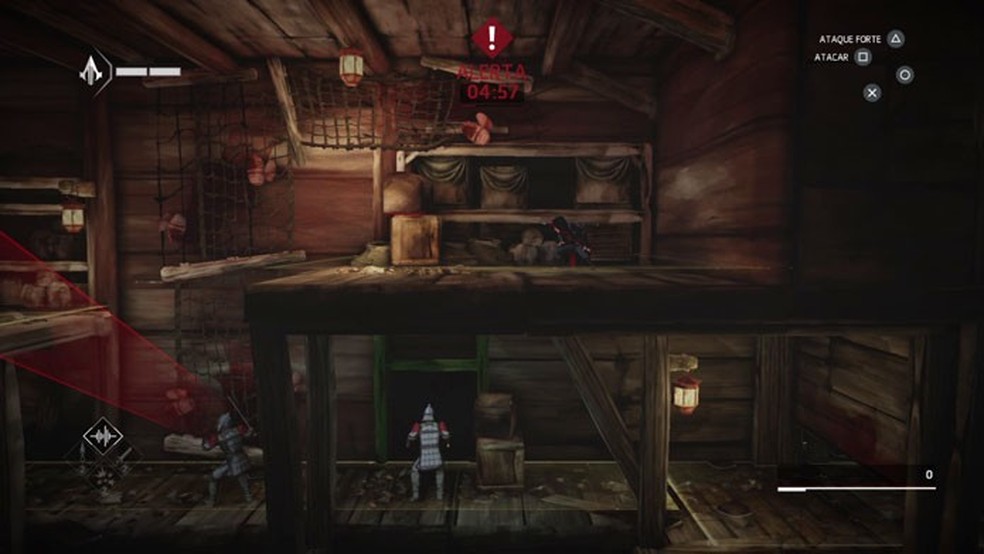Click the Assassin insignia emblem

click(94, 71)
